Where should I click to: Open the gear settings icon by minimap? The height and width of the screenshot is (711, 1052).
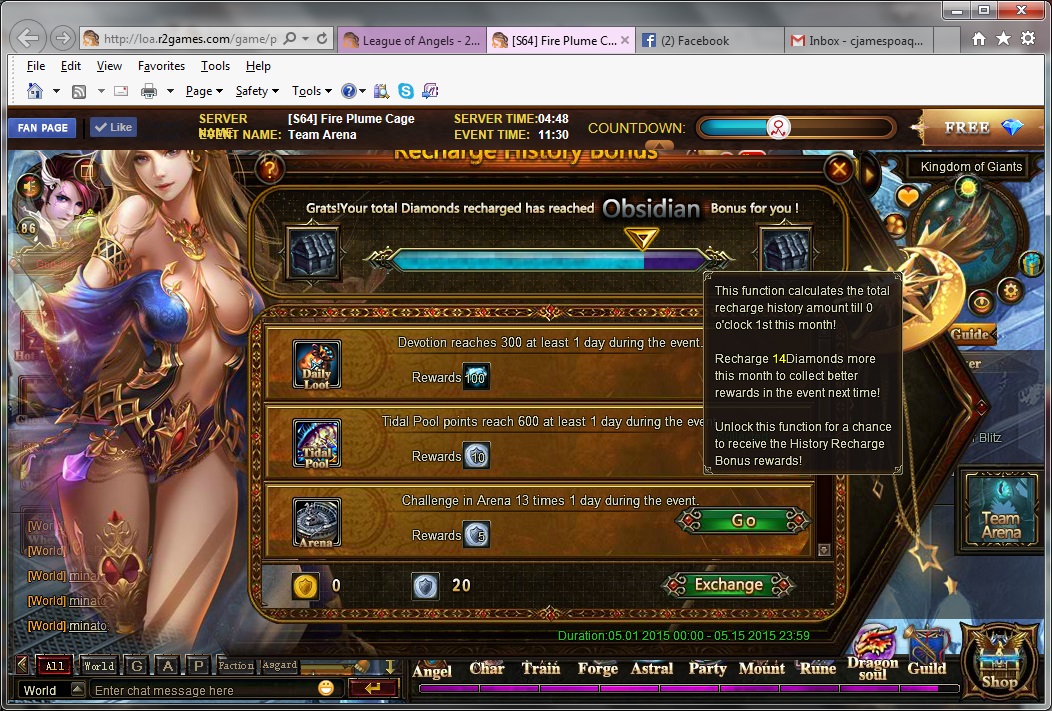click(x=1010, y=291)
